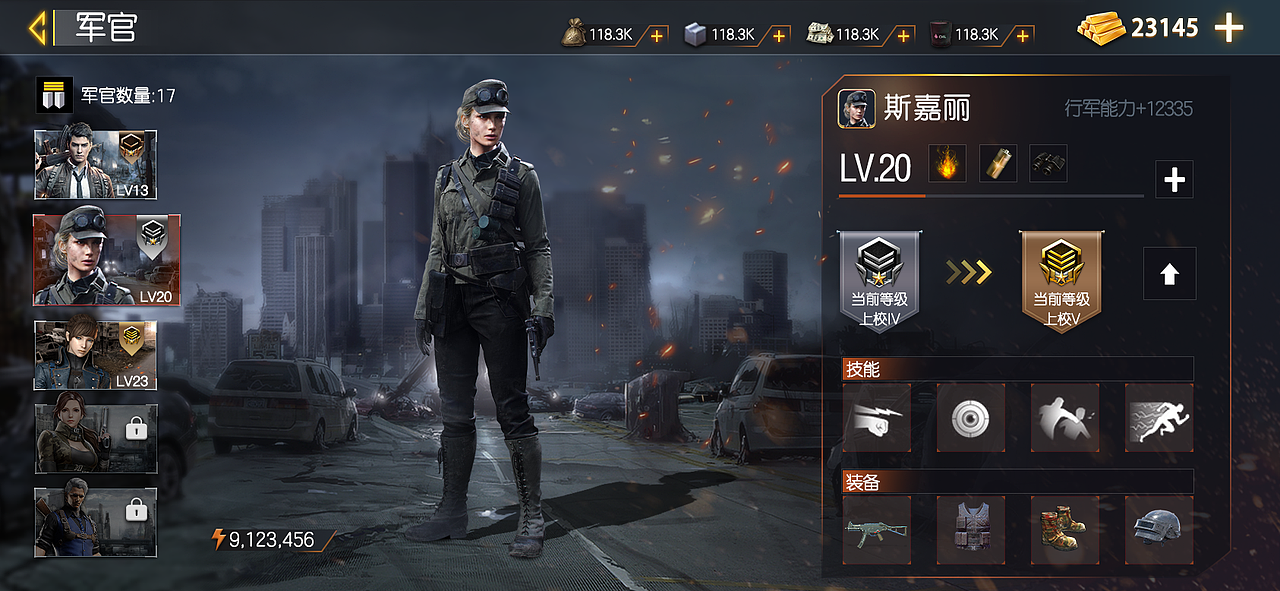The width and height of the screenshot is (1280, 591).
Task: View the next rank 上校V badge
Action: pyautogui.click(x=1060, y=281)
